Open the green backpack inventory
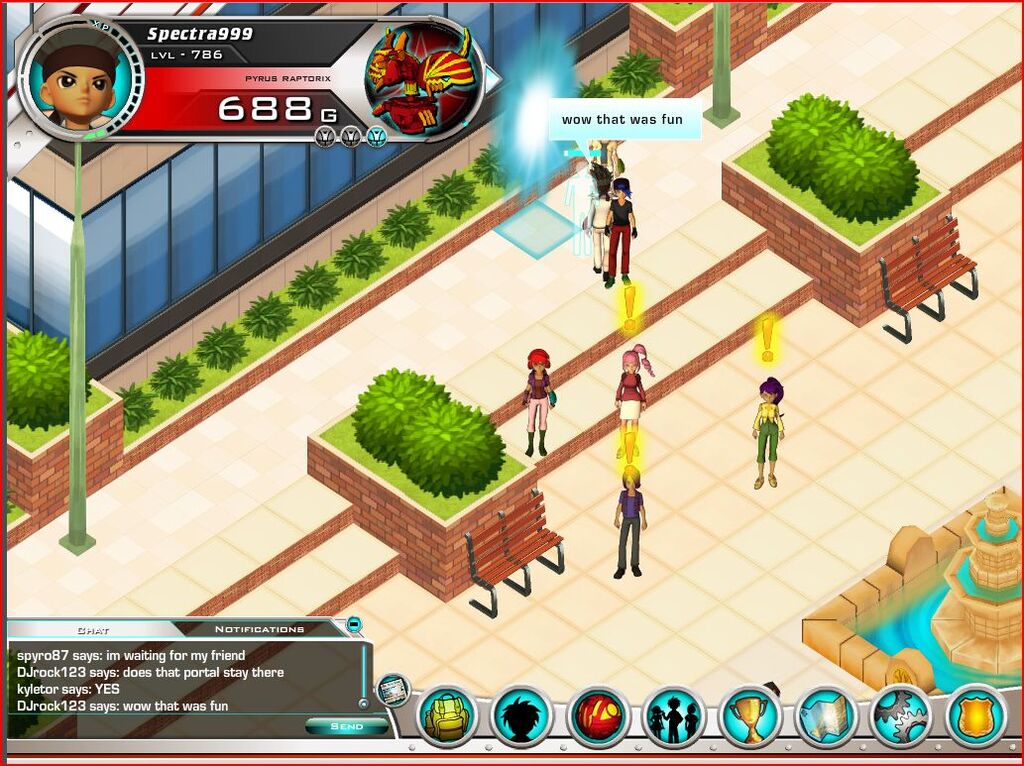Screen dimensions: 1024x766 445,716
